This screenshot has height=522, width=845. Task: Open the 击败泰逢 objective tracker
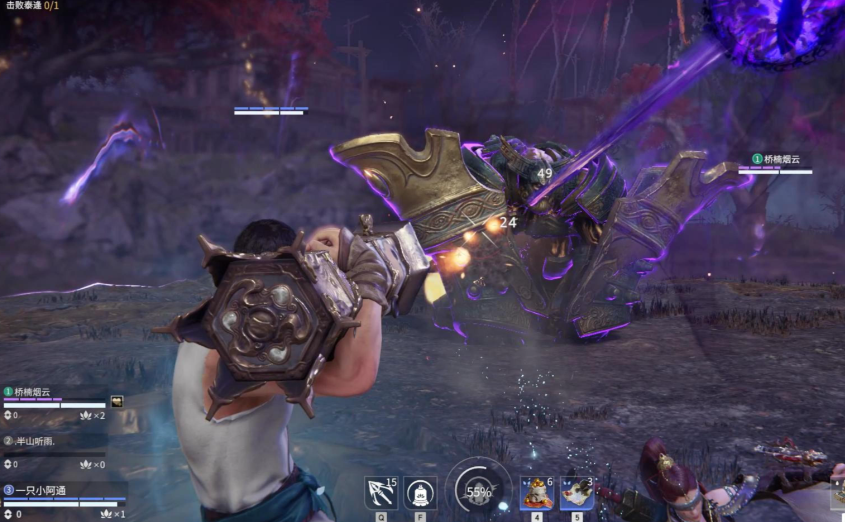tap(33, 6)
